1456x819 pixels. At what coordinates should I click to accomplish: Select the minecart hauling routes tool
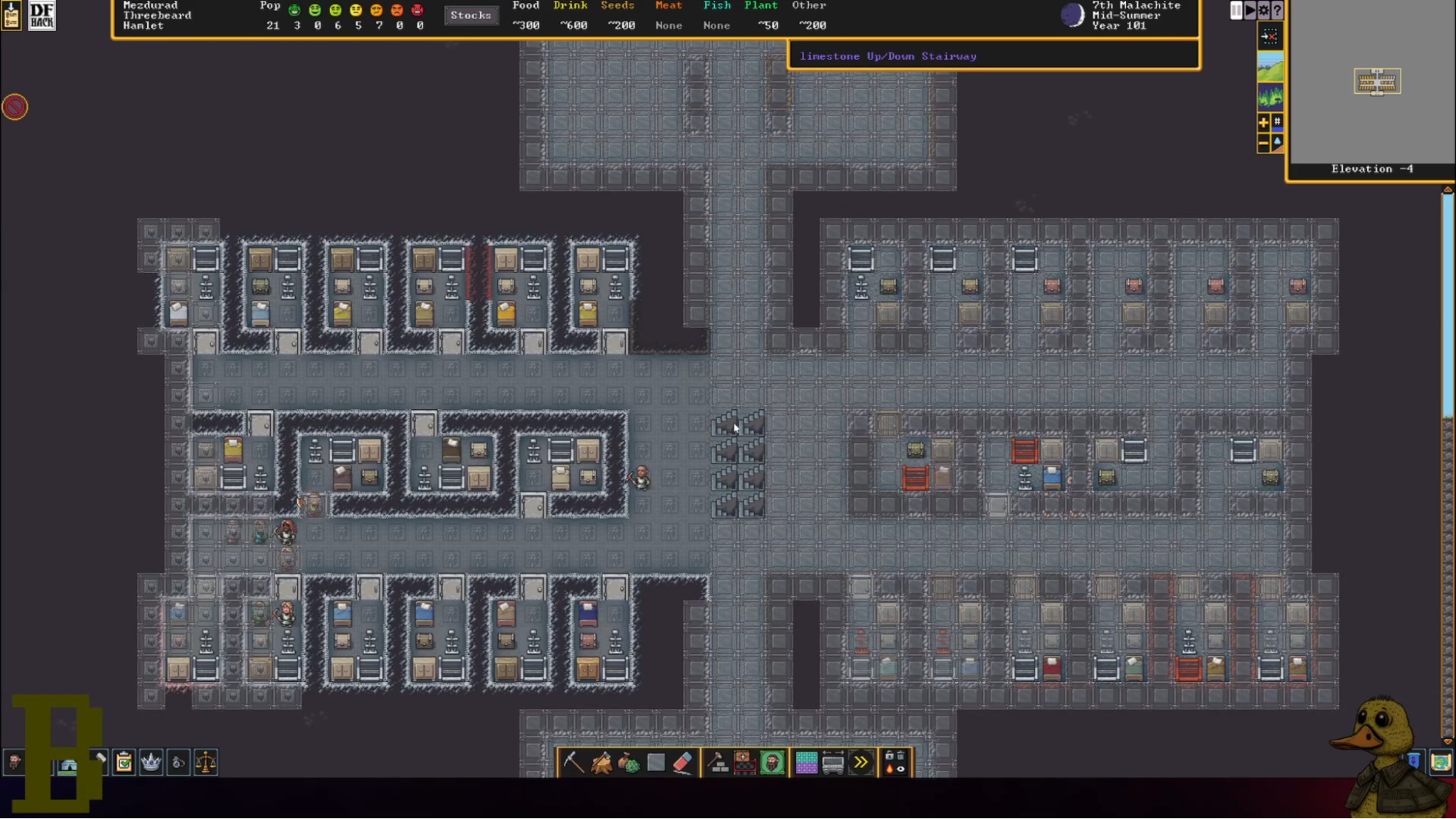click(x=833, y=762)
